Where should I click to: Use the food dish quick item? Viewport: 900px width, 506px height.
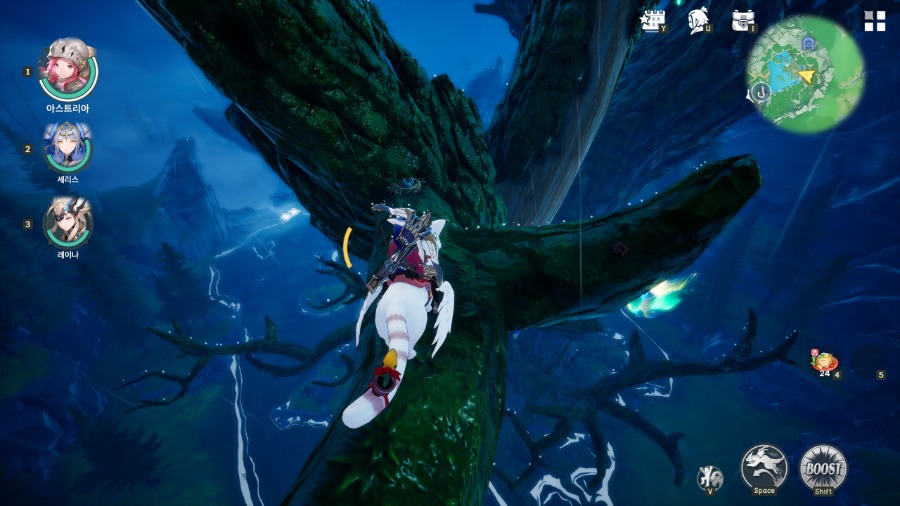pos(824,362)
